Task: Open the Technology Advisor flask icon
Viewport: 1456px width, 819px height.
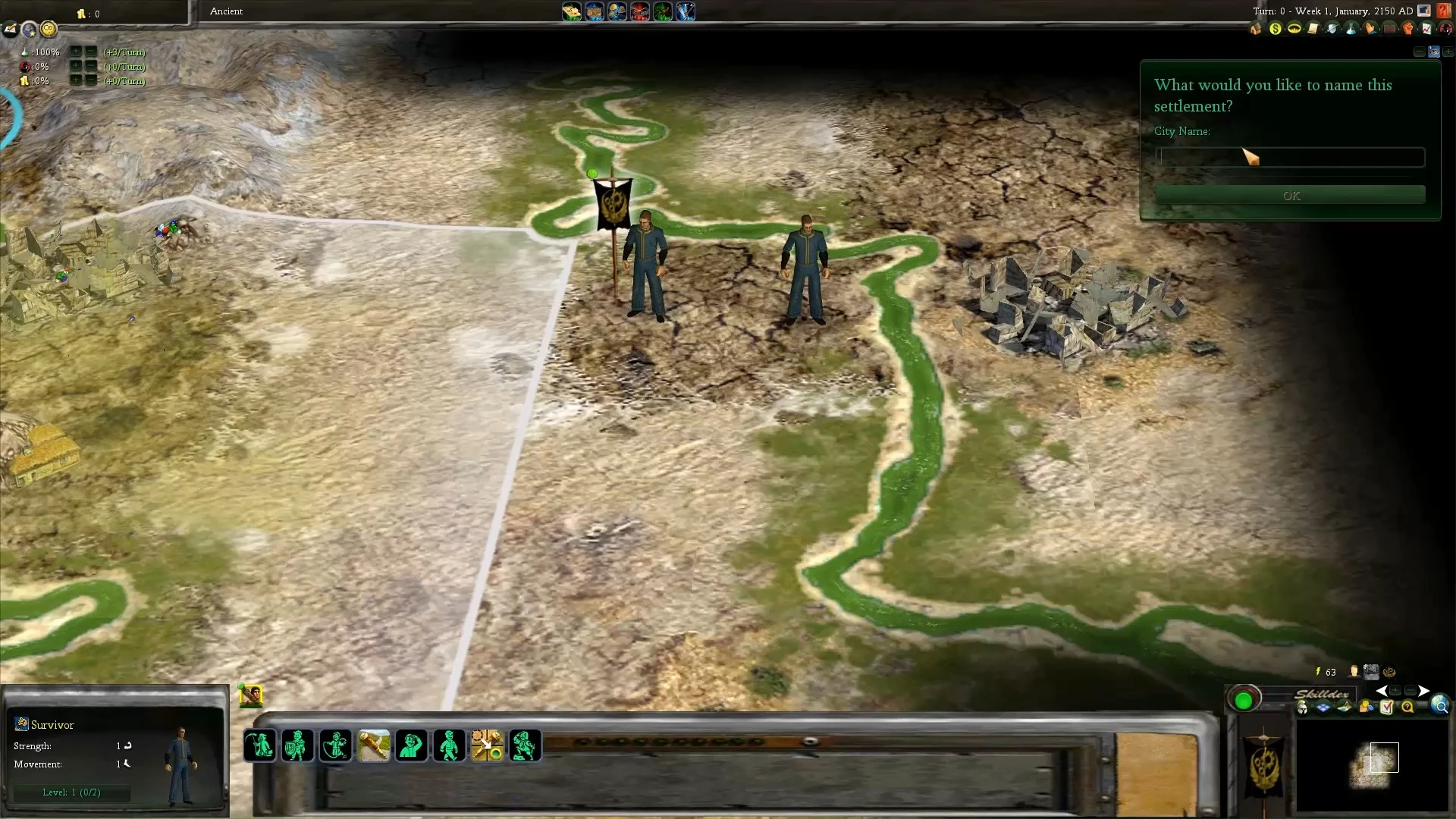Action: pos(1351,29)
